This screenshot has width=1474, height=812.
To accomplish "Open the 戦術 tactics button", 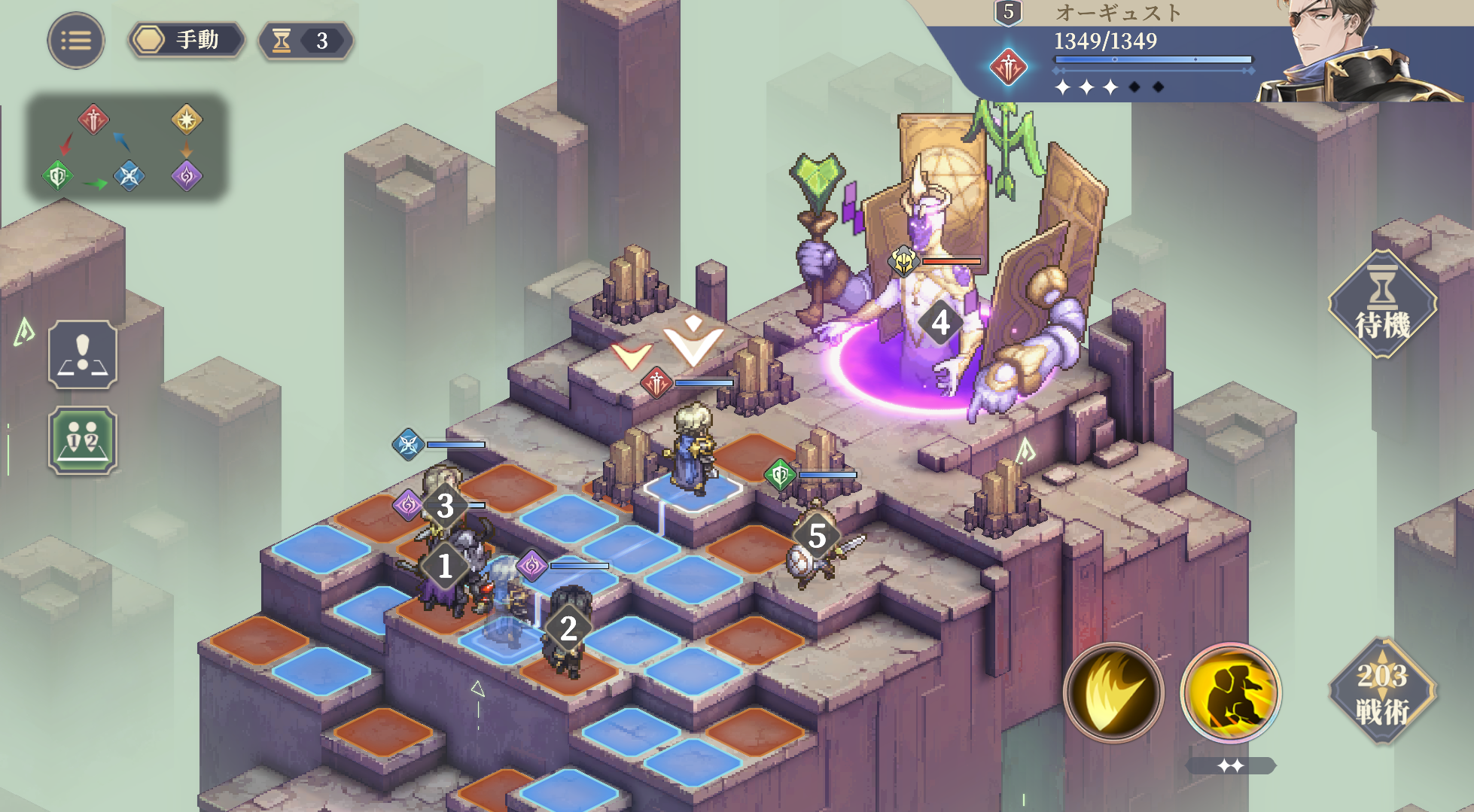I will (x=1382, y=692).
